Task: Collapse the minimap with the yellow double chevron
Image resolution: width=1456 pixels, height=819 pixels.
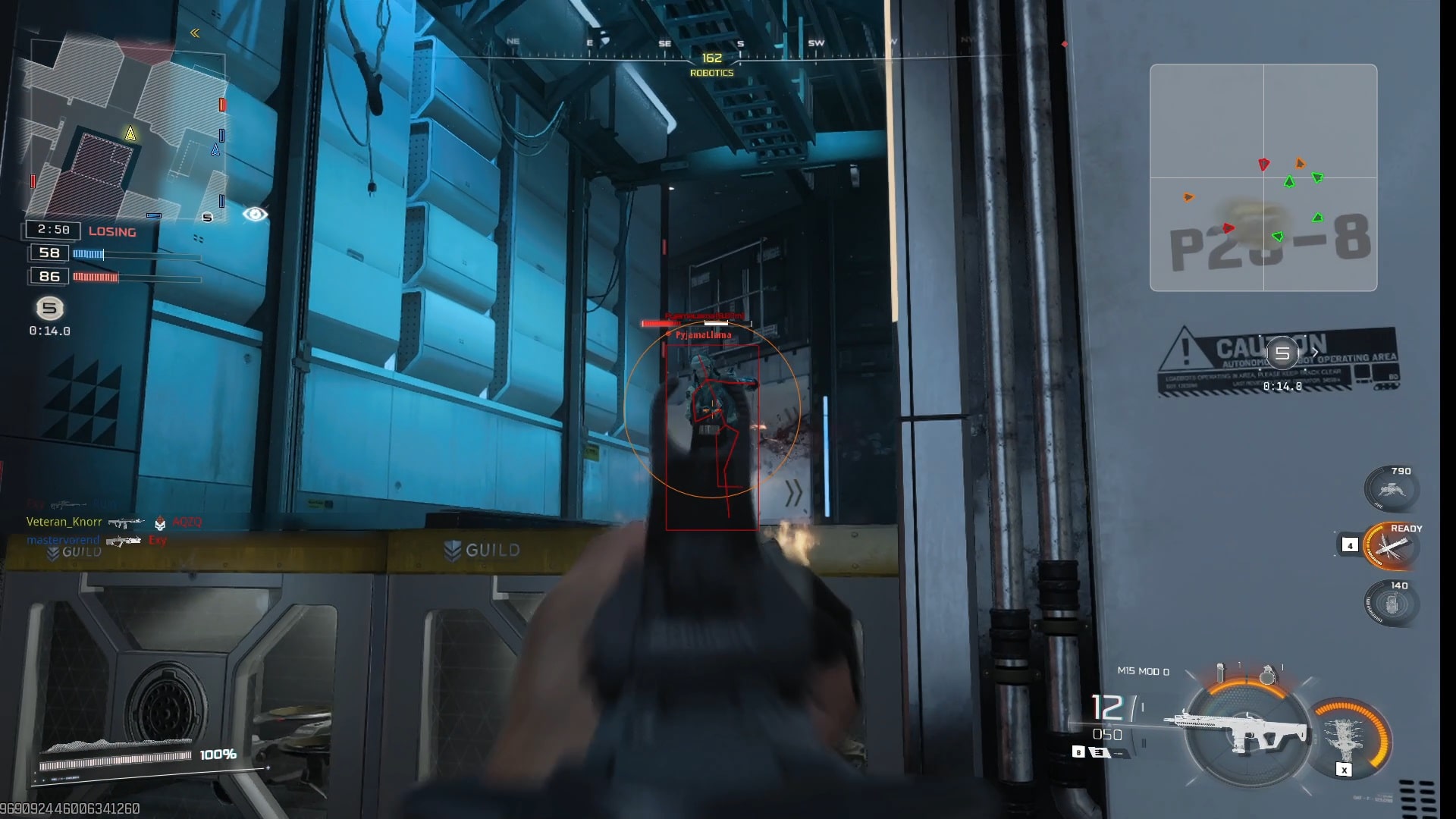Action: [x=195, y=33]
